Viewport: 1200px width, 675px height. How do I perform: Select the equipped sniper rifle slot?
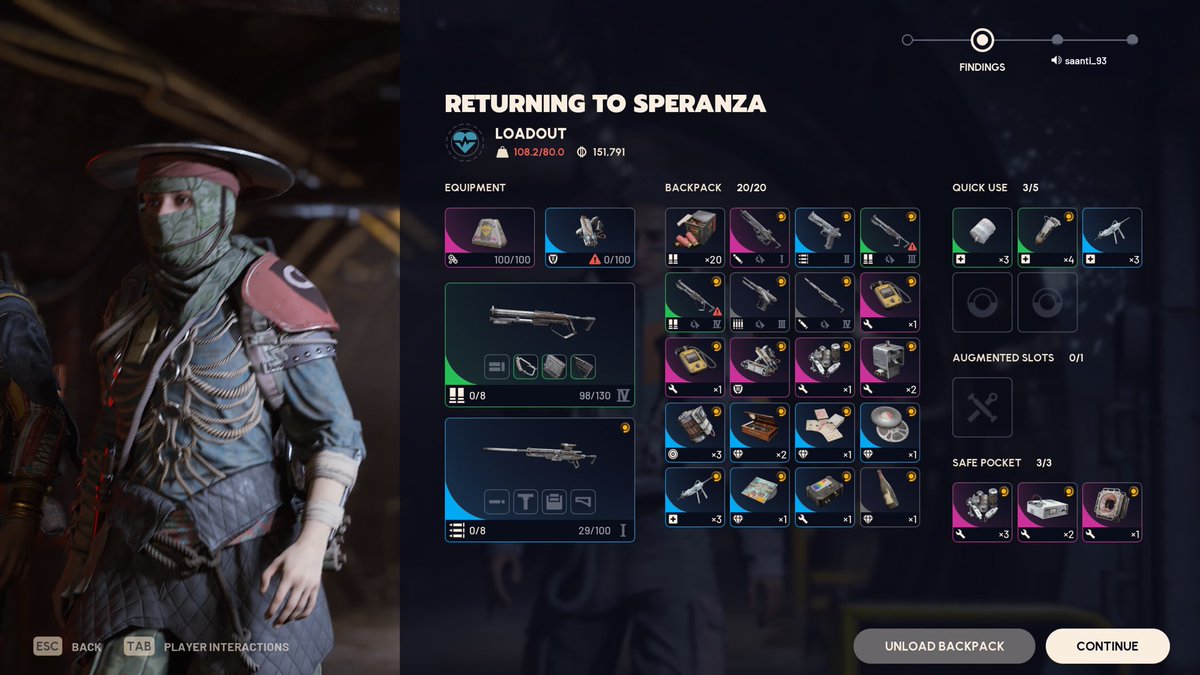pos(539,479)
